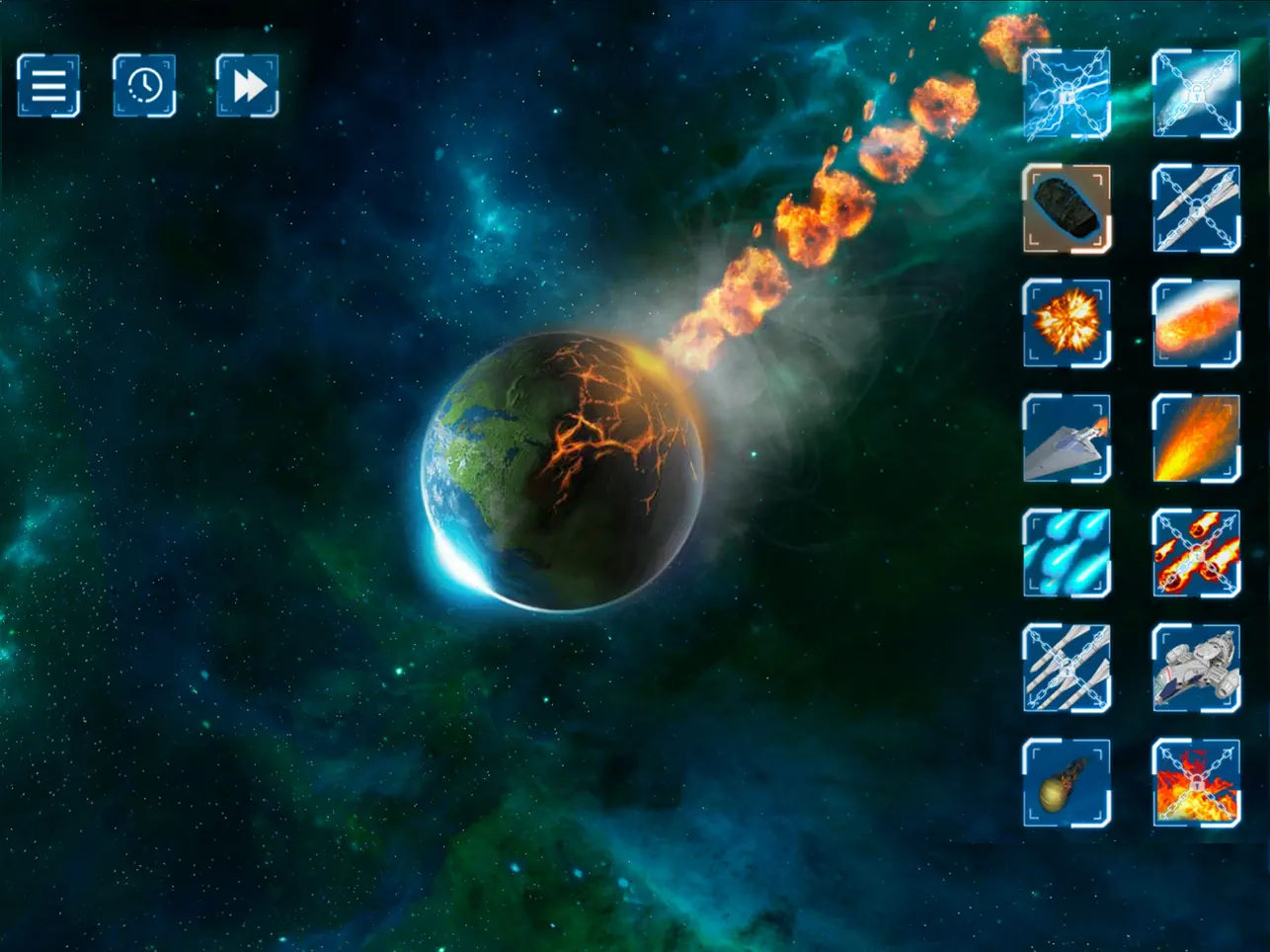This screenshot has width=1270, height=952.
Task: Select the golden planet with dark trail
Action: coord(1067,782)
